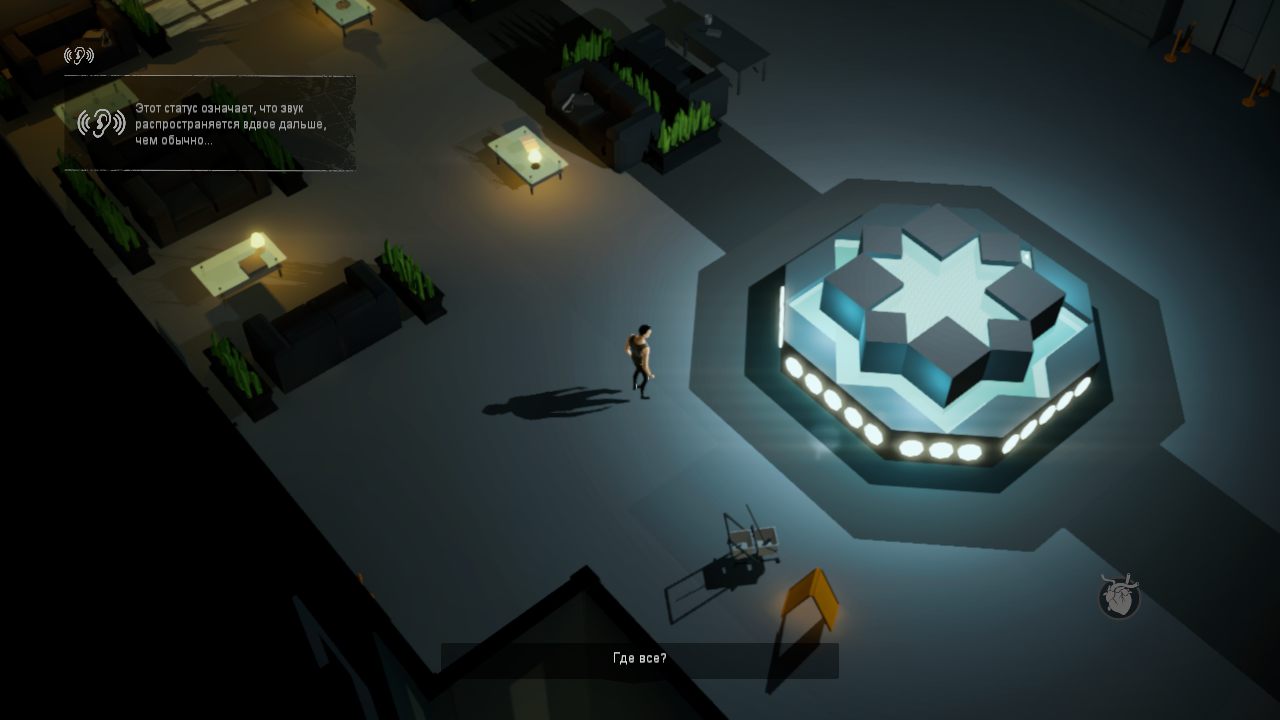
Task: Click the large ear icon inside the status tooltip
Action: (101, 123)
